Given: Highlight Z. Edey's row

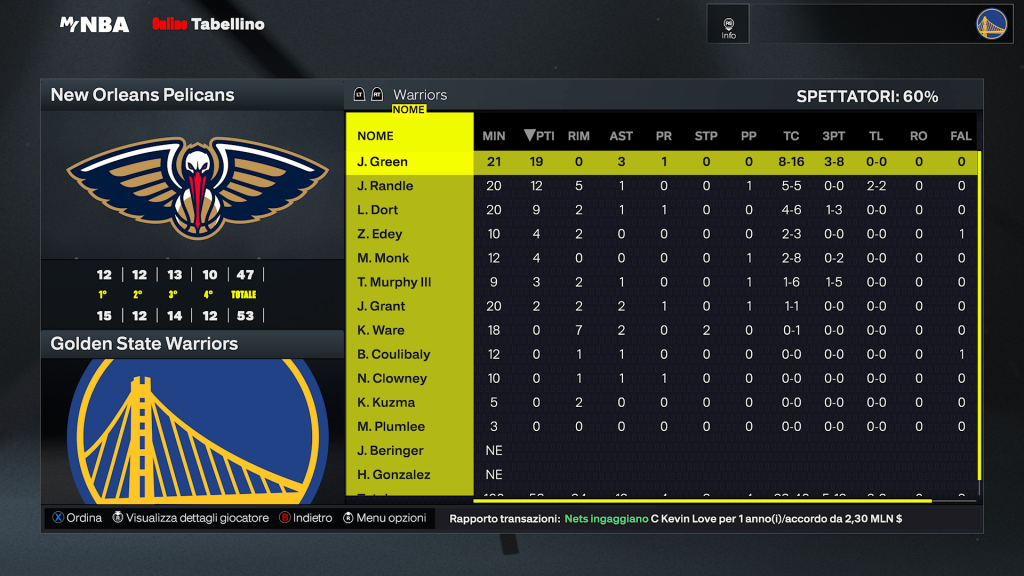Looking at the screenshot, I should (380, 234).
